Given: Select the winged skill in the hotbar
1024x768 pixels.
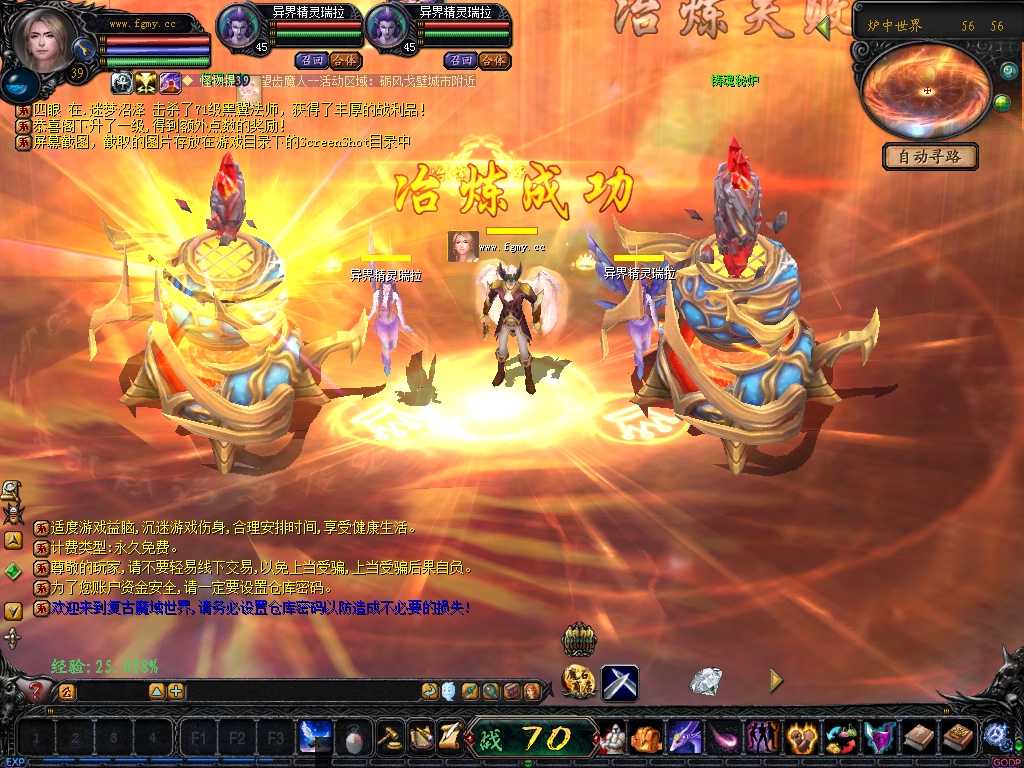Looking at the screenshot, I should (315, 737).
